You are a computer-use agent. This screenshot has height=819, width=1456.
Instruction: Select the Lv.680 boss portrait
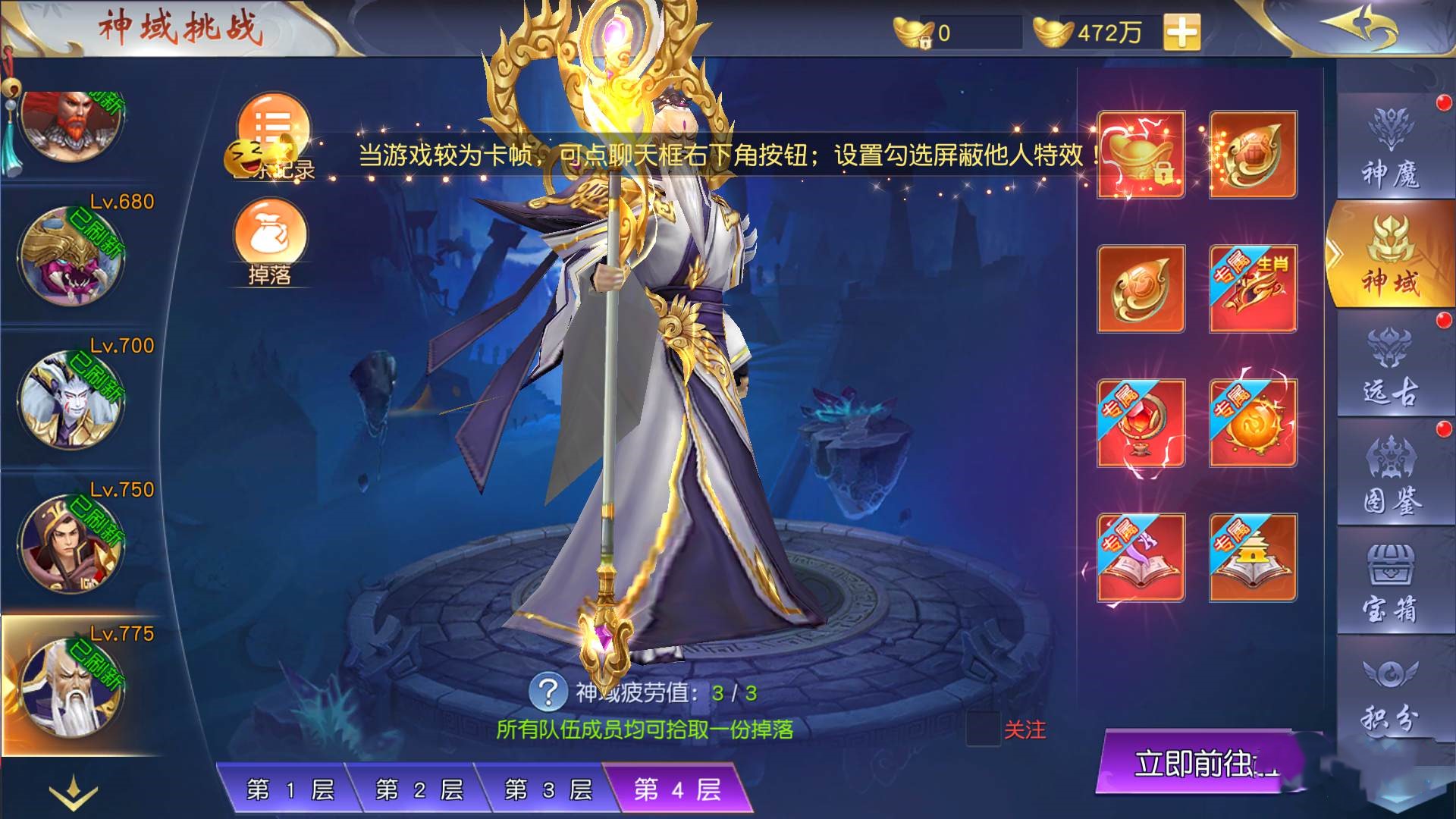[72, 254]
